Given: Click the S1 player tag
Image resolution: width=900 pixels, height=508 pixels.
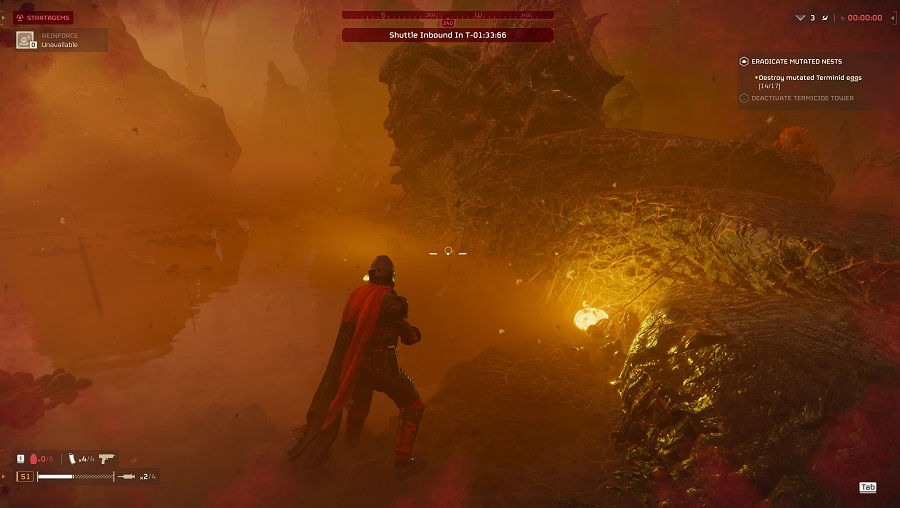Looking at the screenshot, I should pos(25,477).
